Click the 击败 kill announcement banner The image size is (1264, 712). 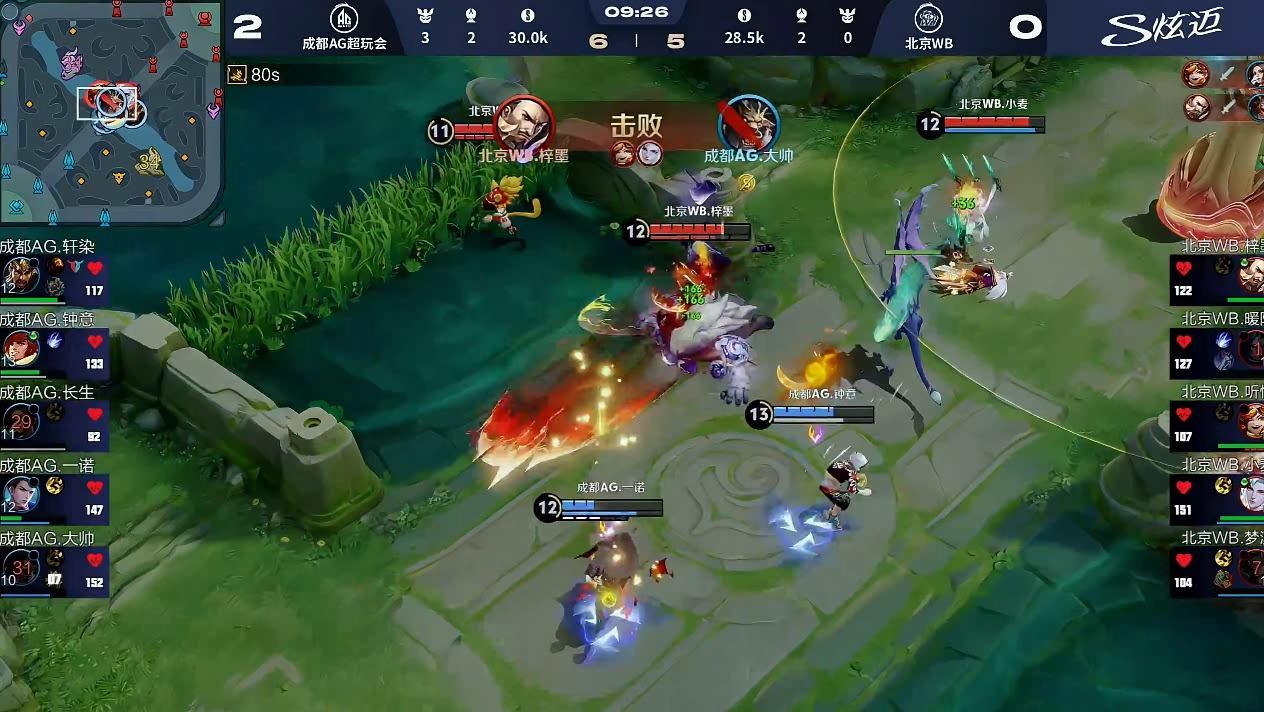[x=637, y=127]
